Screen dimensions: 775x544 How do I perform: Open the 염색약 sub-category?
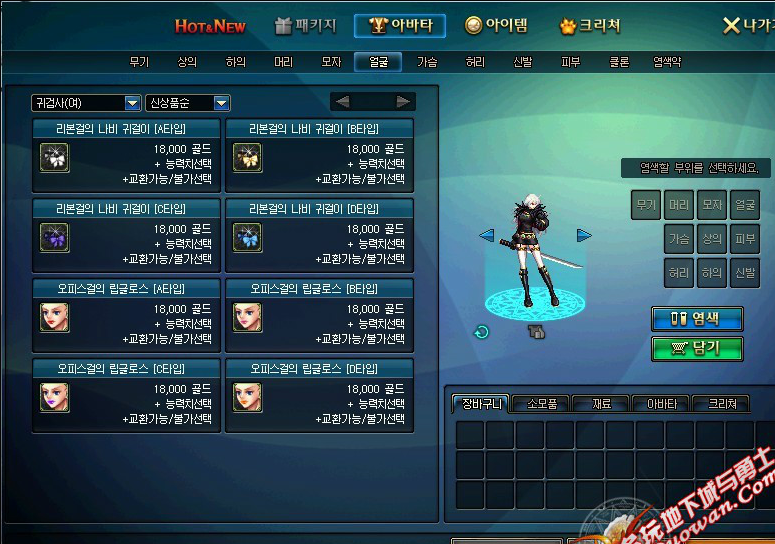(667, 62)
